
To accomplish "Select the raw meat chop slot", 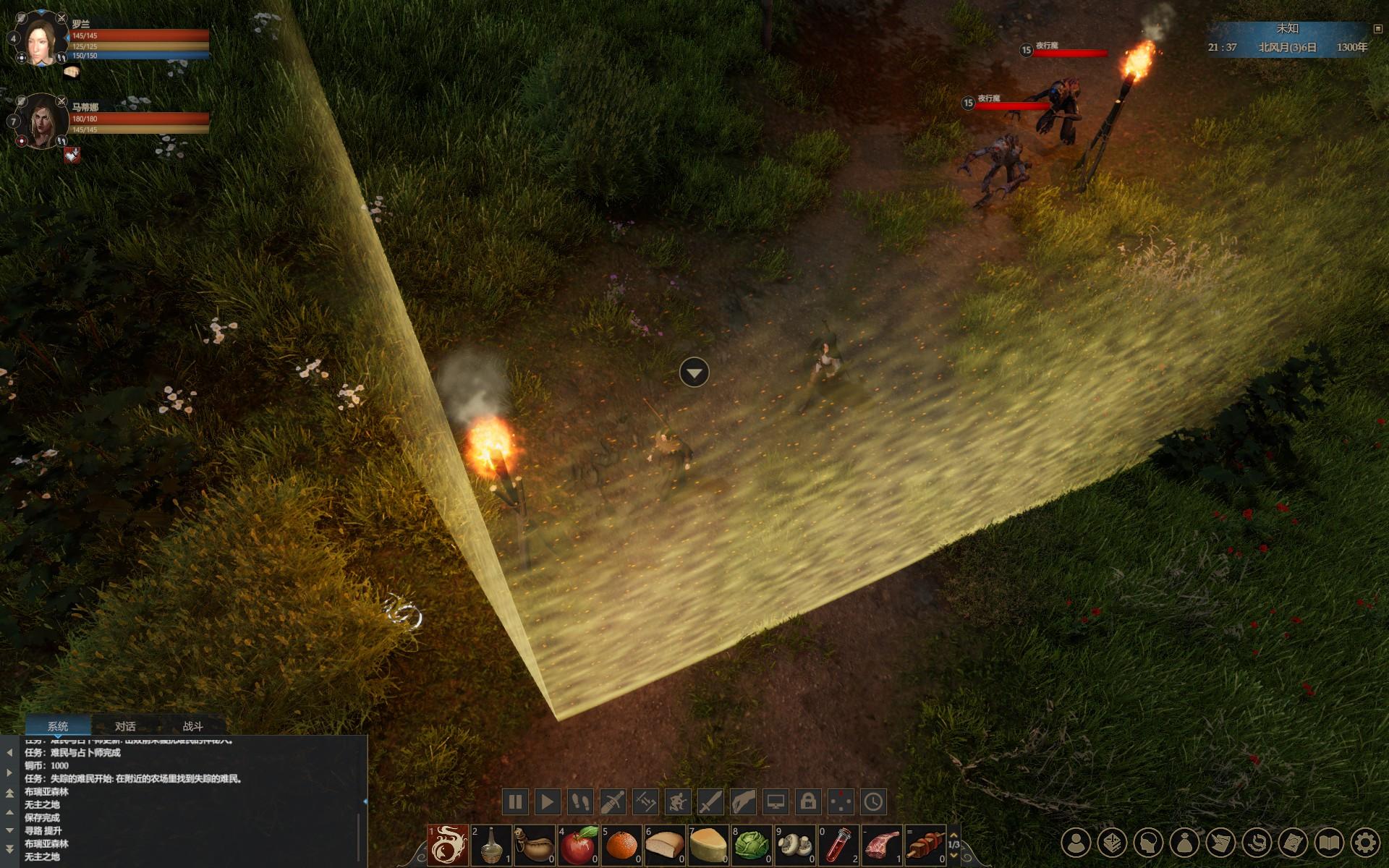I will click(x=882, y=845).
